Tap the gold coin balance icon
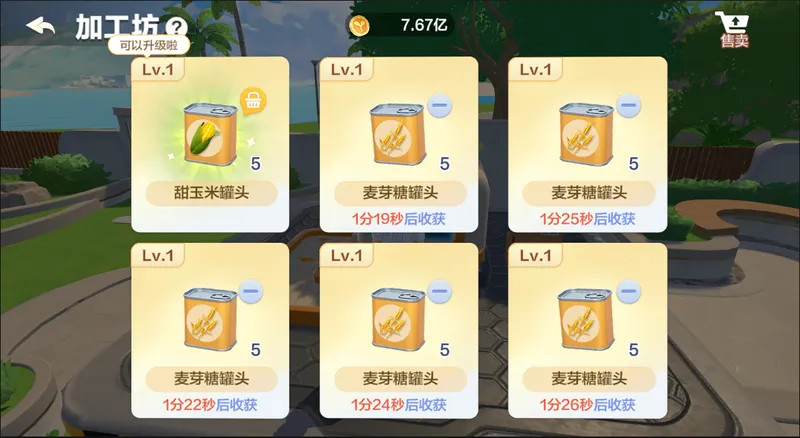Image resolution: width=800 pixels, height=438 pixels. (361, 25)
